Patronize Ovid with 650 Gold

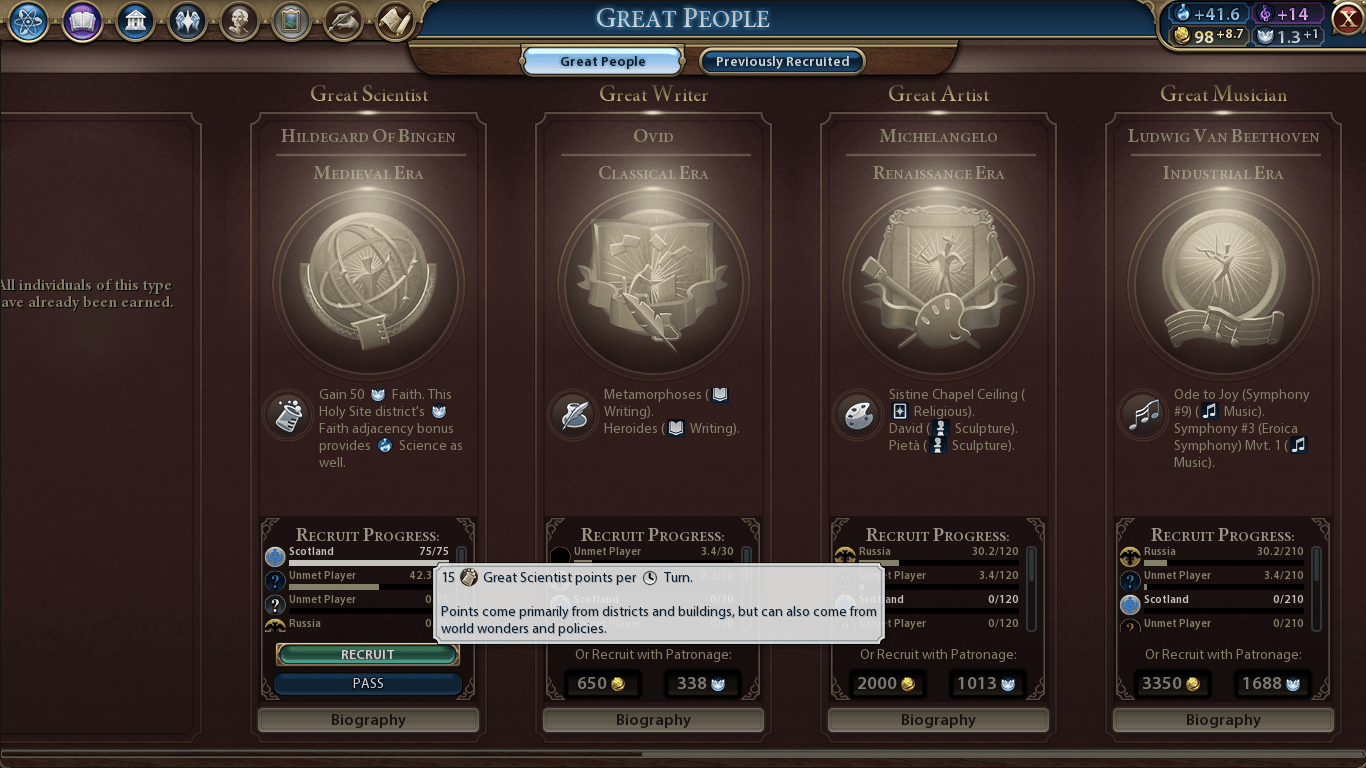point(601,684)
